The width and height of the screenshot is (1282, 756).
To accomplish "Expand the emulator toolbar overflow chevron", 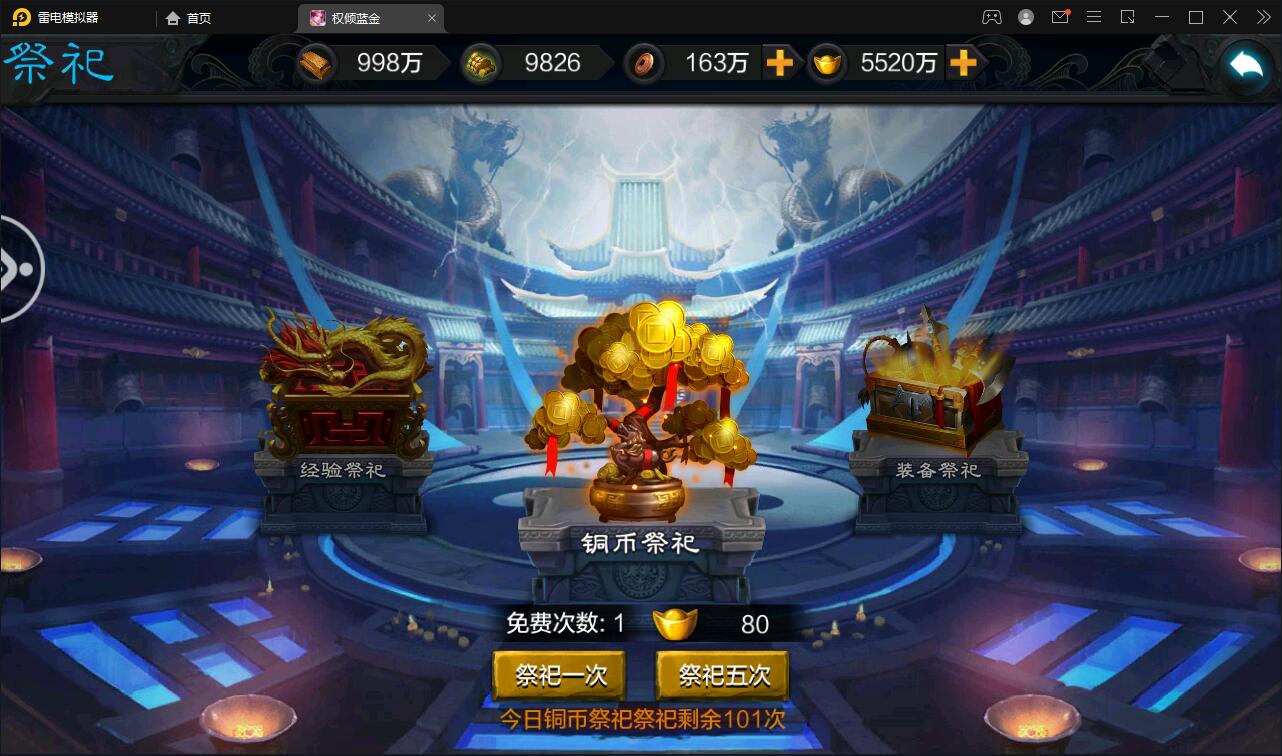I will click(x=1264, y=17).
